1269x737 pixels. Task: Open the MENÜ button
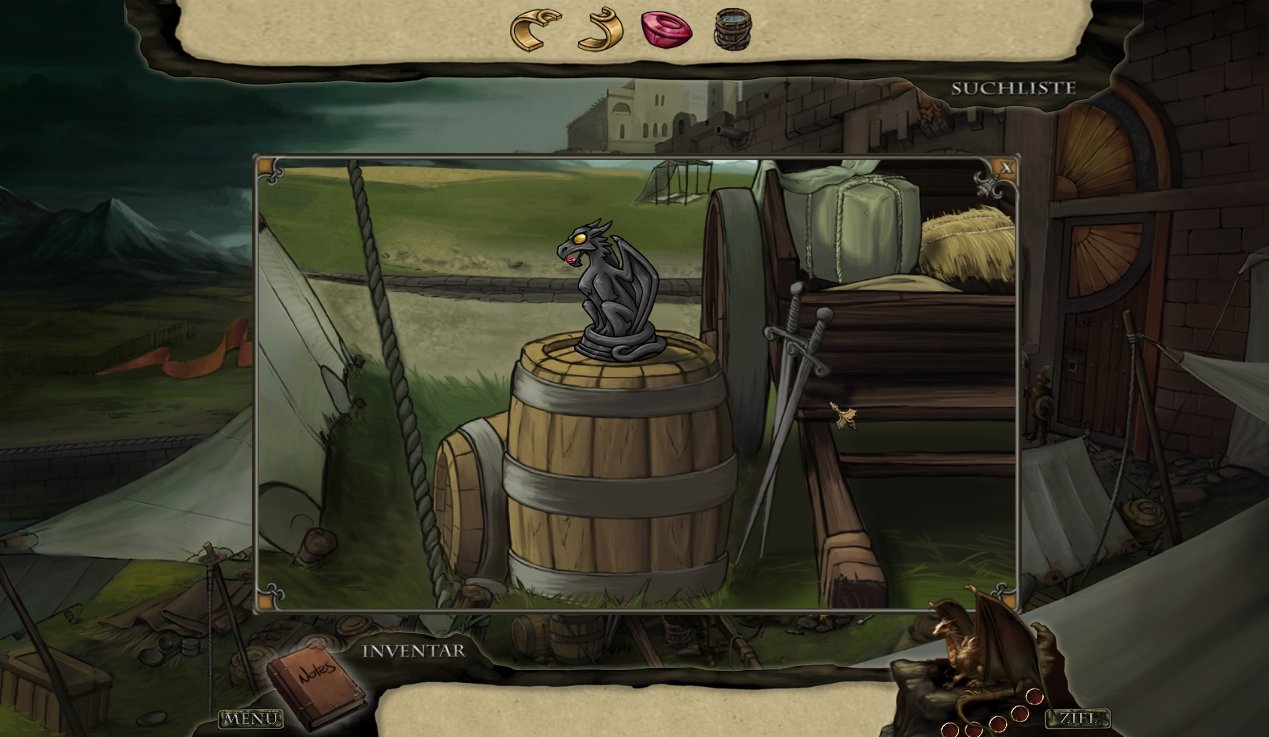(x=250, y=718)
